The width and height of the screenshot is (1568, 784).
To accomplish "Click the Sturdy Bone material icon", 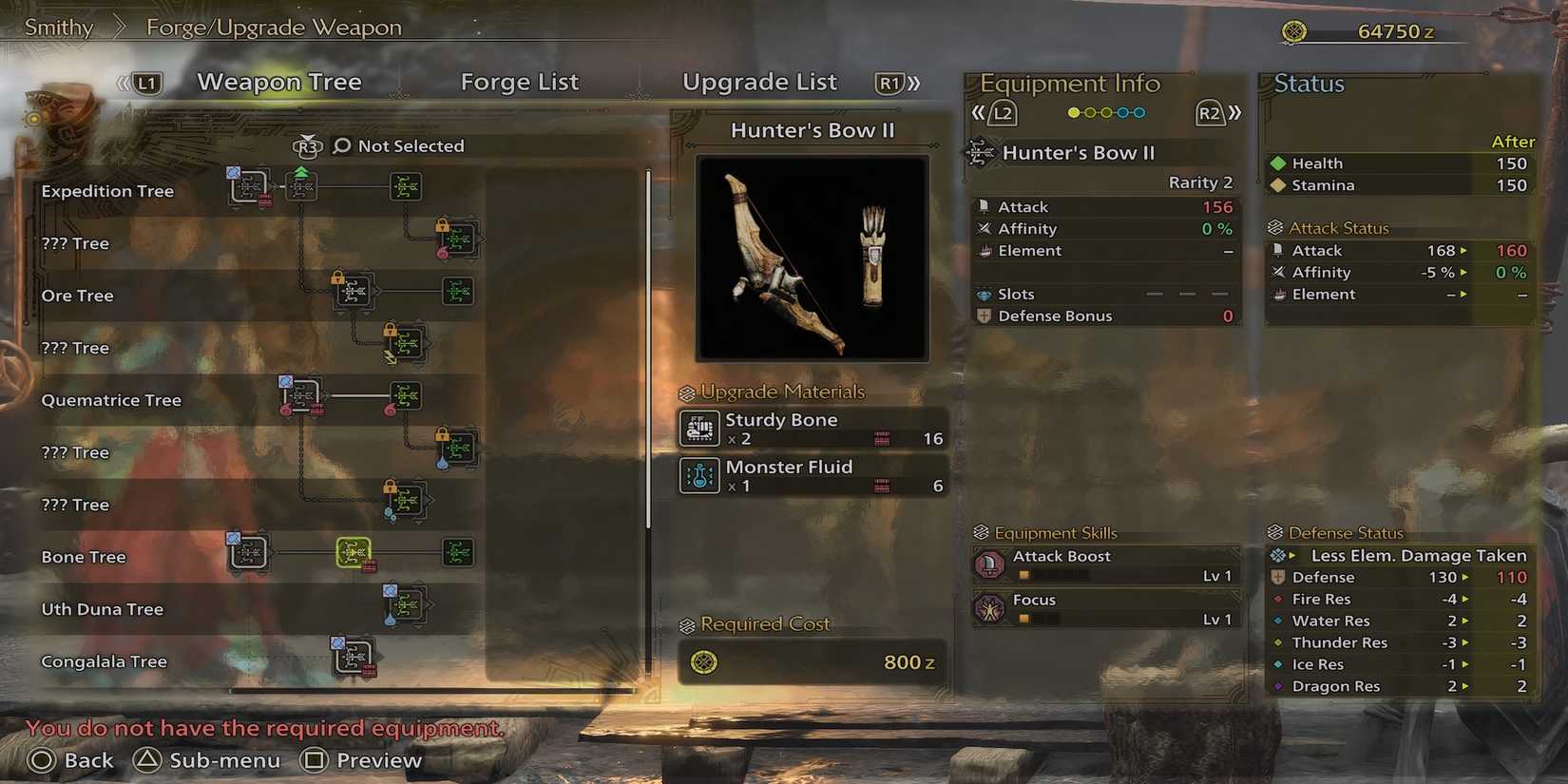I will (x=699, y=429).
